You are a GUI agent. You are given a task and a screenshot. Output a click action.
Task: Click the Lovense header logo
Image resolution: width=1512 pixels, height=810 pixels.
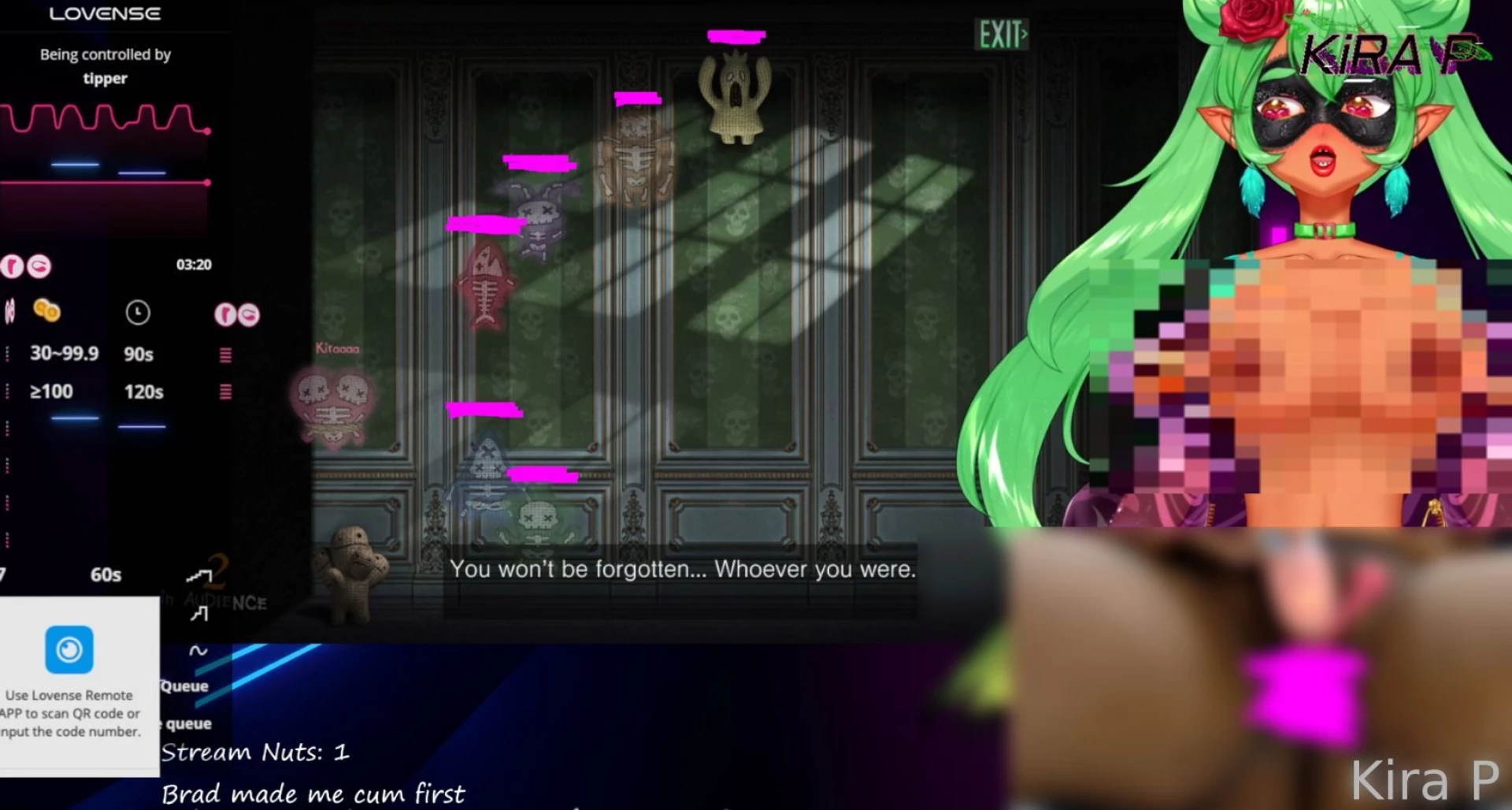pyautogui.click(x=105, y=13)
